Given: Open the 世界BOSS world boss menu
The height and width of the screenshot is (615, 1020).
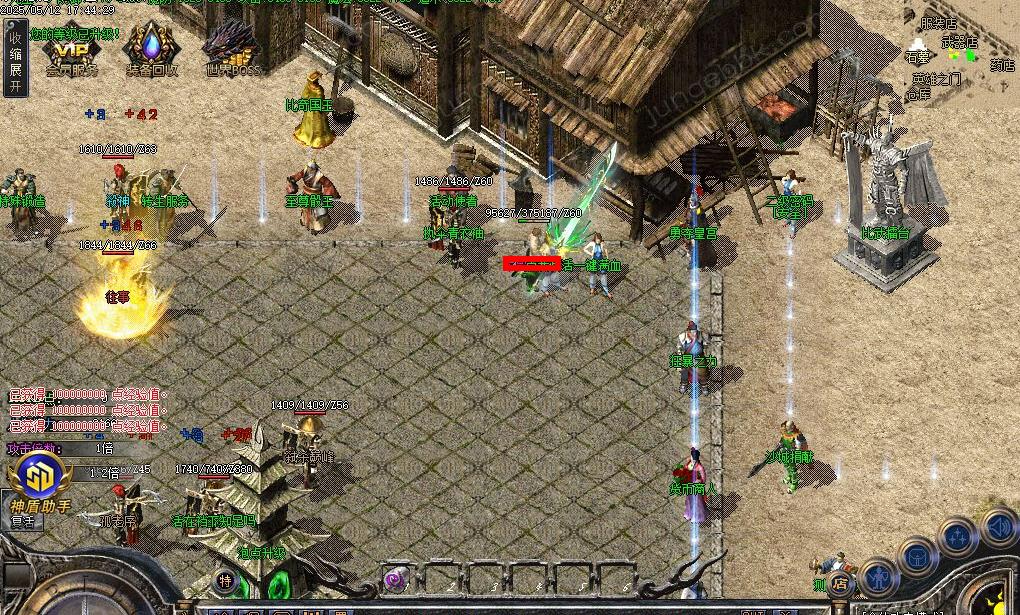Looking at the screenshot, I should 232,49.
